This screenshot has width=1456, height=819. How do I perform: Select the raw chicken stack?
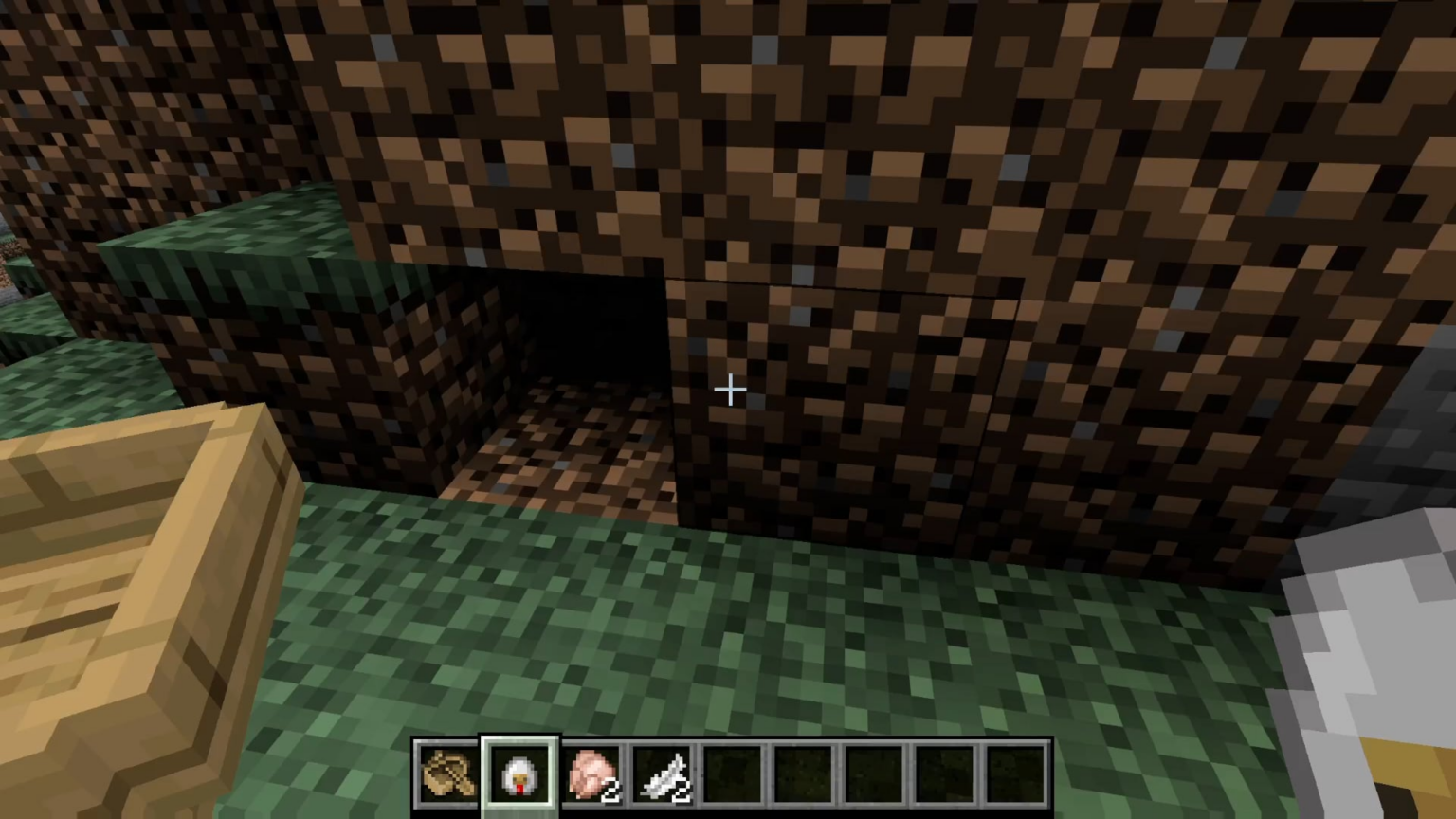(591, 773)
